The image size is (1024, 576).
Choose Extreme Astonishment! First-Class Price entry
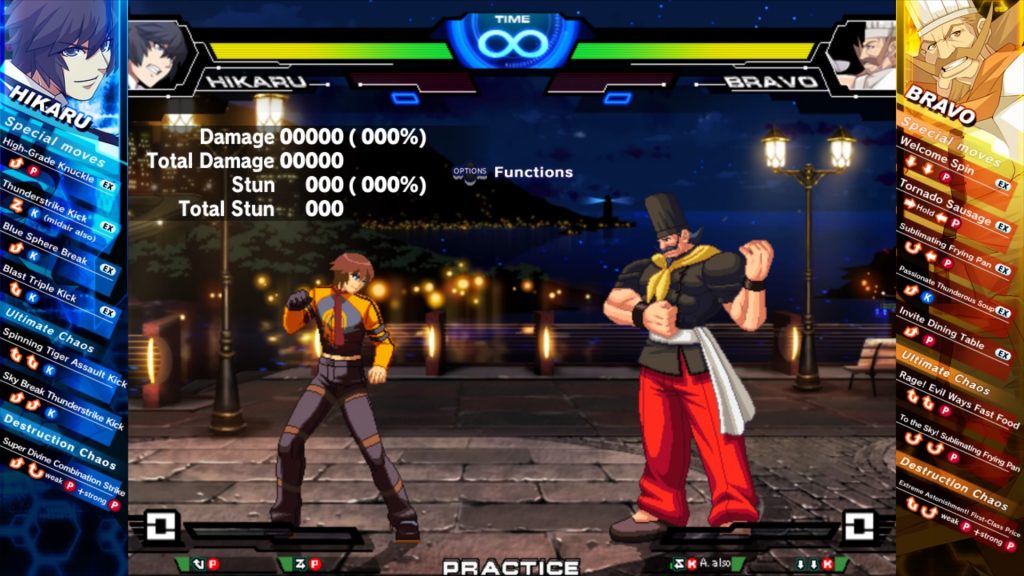pos(958,498)
